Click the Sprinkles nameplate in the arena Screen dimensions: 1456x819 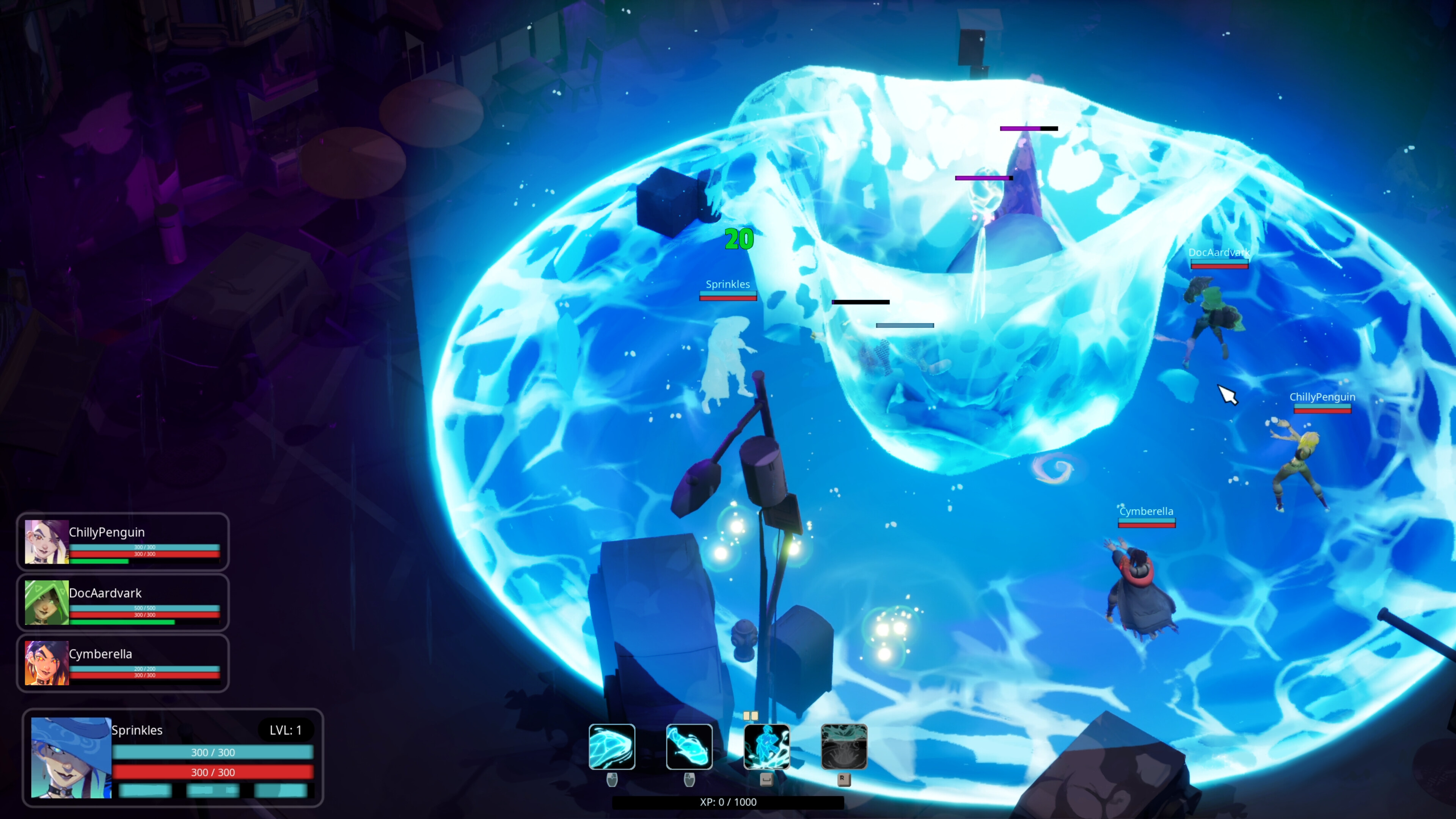tap(728, 284)
